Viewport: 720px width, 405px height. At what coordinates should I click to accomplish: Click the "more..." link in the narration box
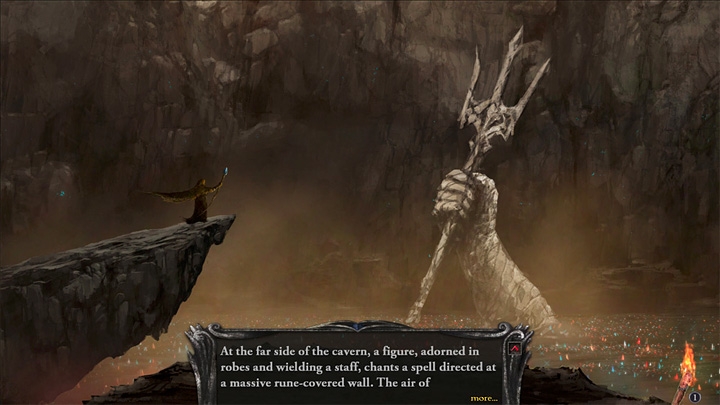484,397
